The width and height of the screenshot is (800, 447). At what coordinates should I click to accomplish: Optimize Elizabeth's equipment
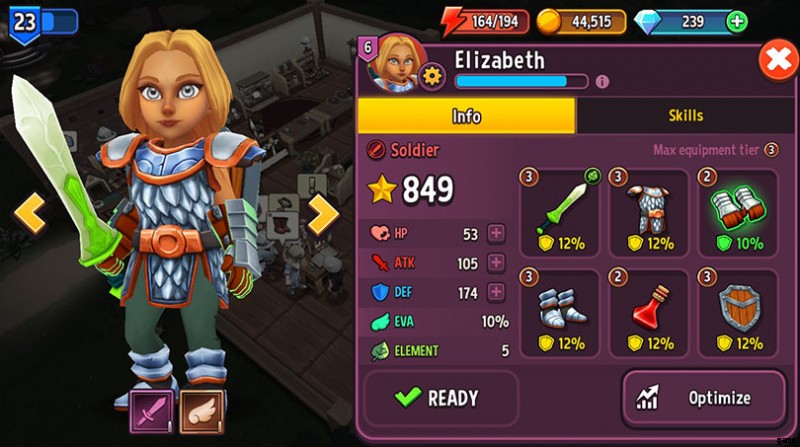(x=703, y=398)
